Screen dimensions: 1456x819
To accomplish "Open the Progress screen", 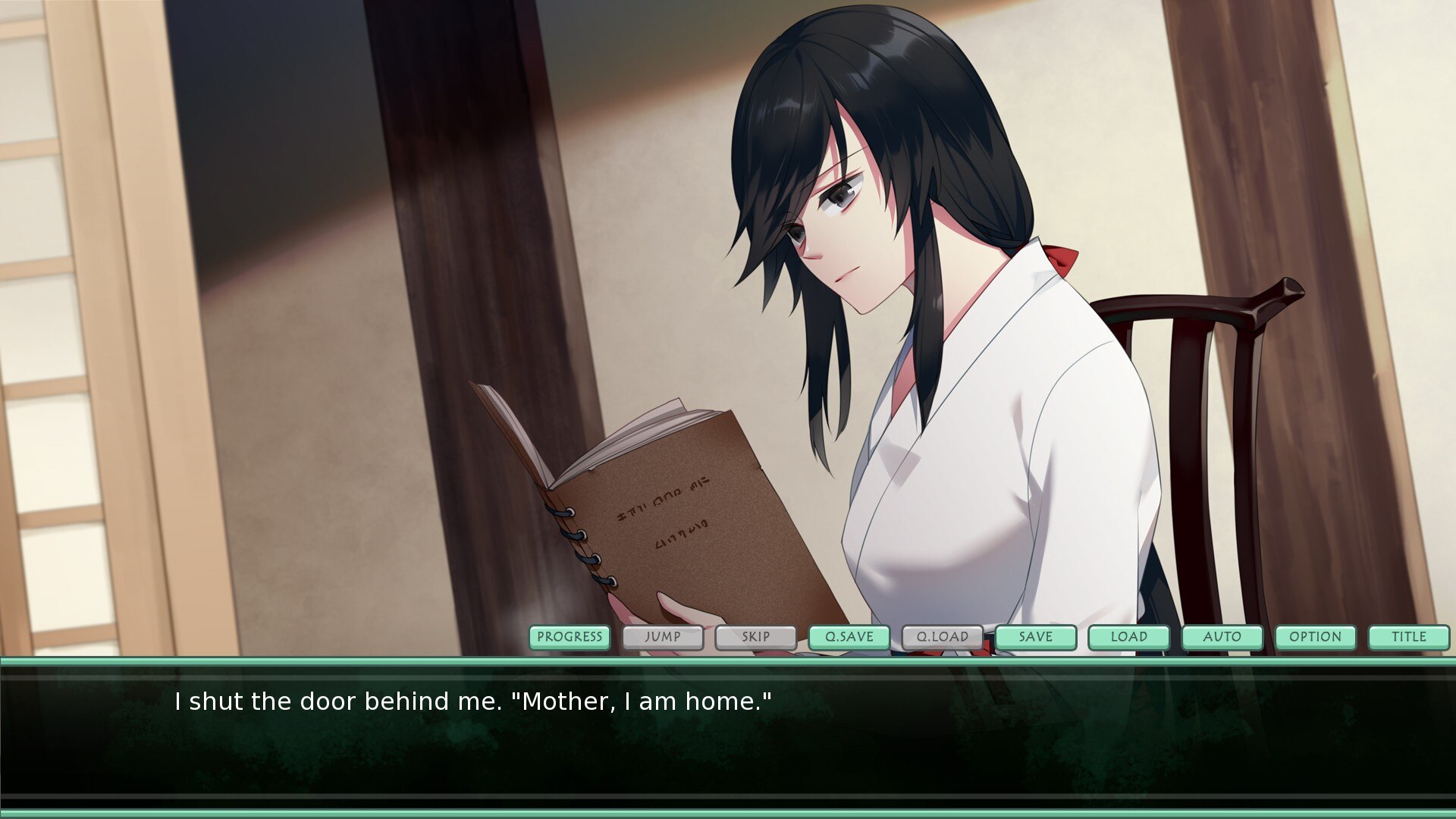I will click(570, 637).
